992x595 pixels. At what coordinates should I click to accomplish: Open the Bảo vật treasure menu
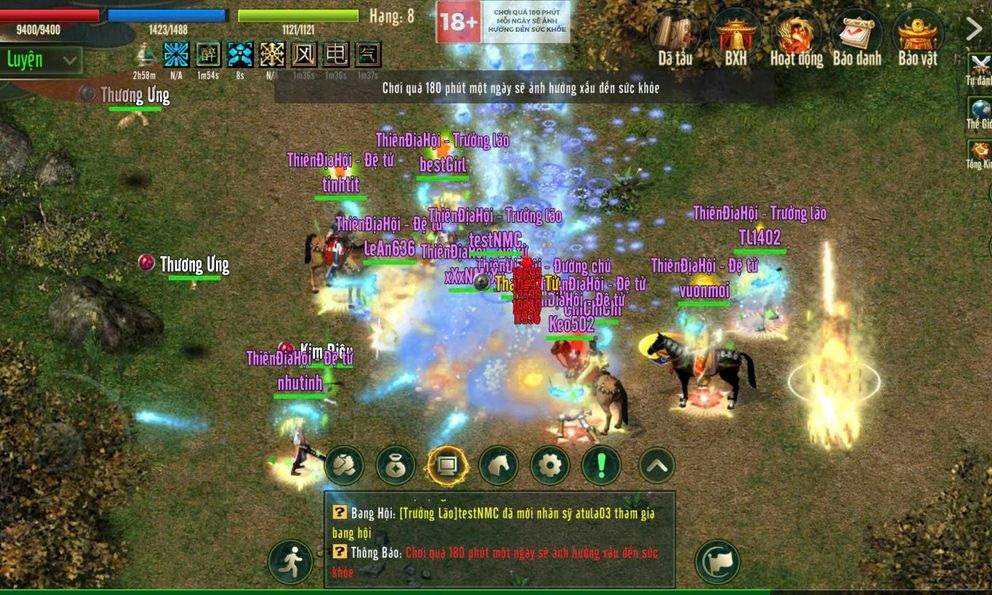(917, 38)
